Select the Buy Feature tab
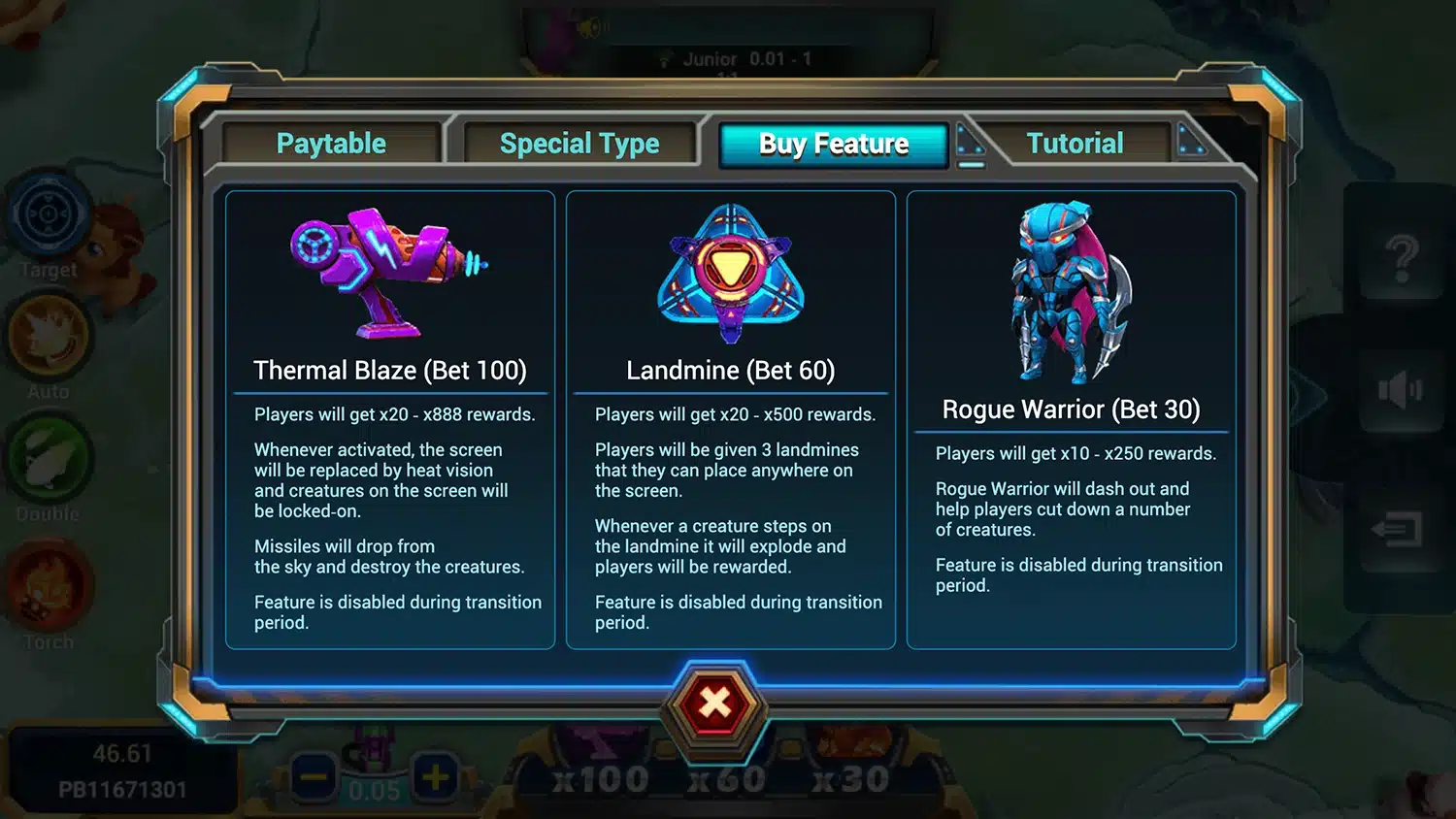 click(x=833, y=145)
